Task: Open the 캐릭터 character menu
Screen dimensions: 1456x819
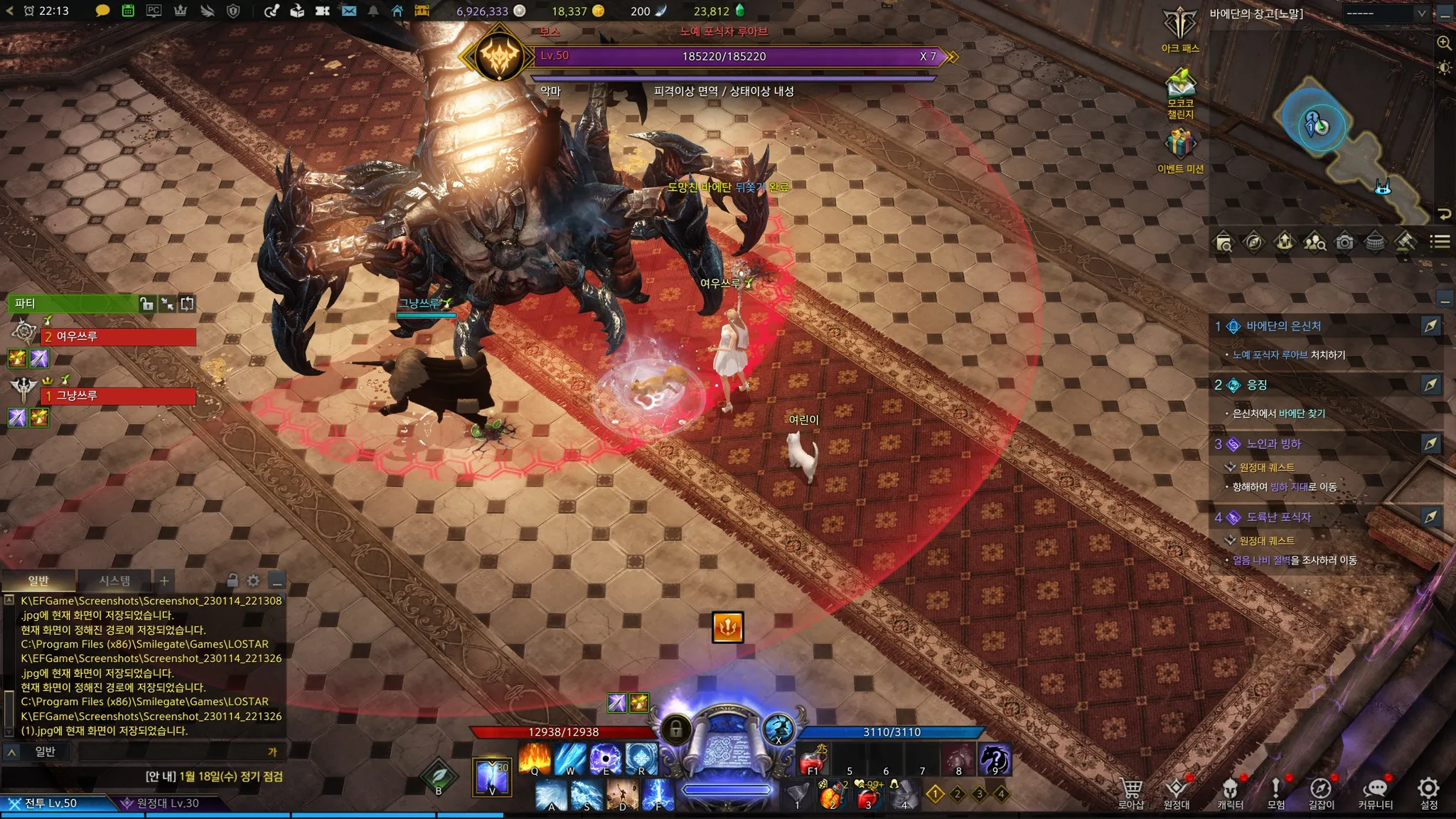Action: (x=1230, y=792)
